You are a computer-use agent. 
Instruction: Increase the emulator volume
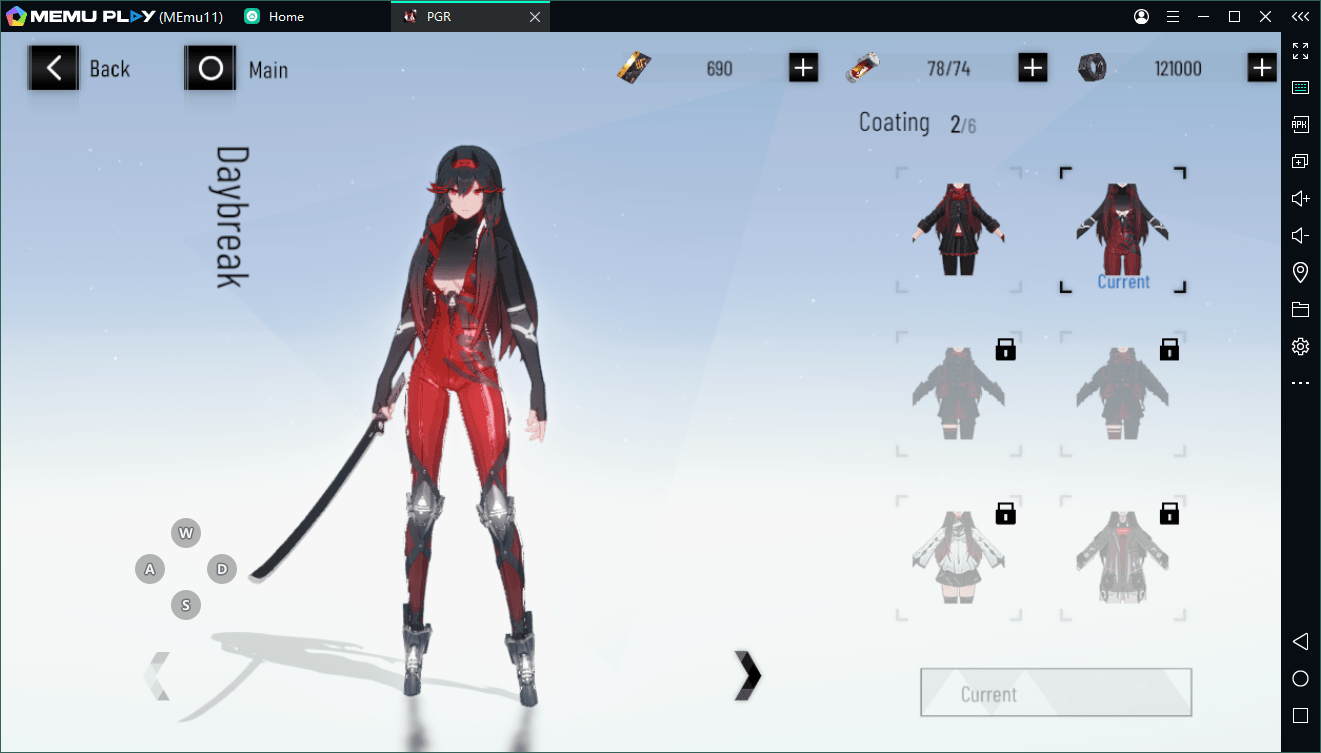pos(1300,198)
